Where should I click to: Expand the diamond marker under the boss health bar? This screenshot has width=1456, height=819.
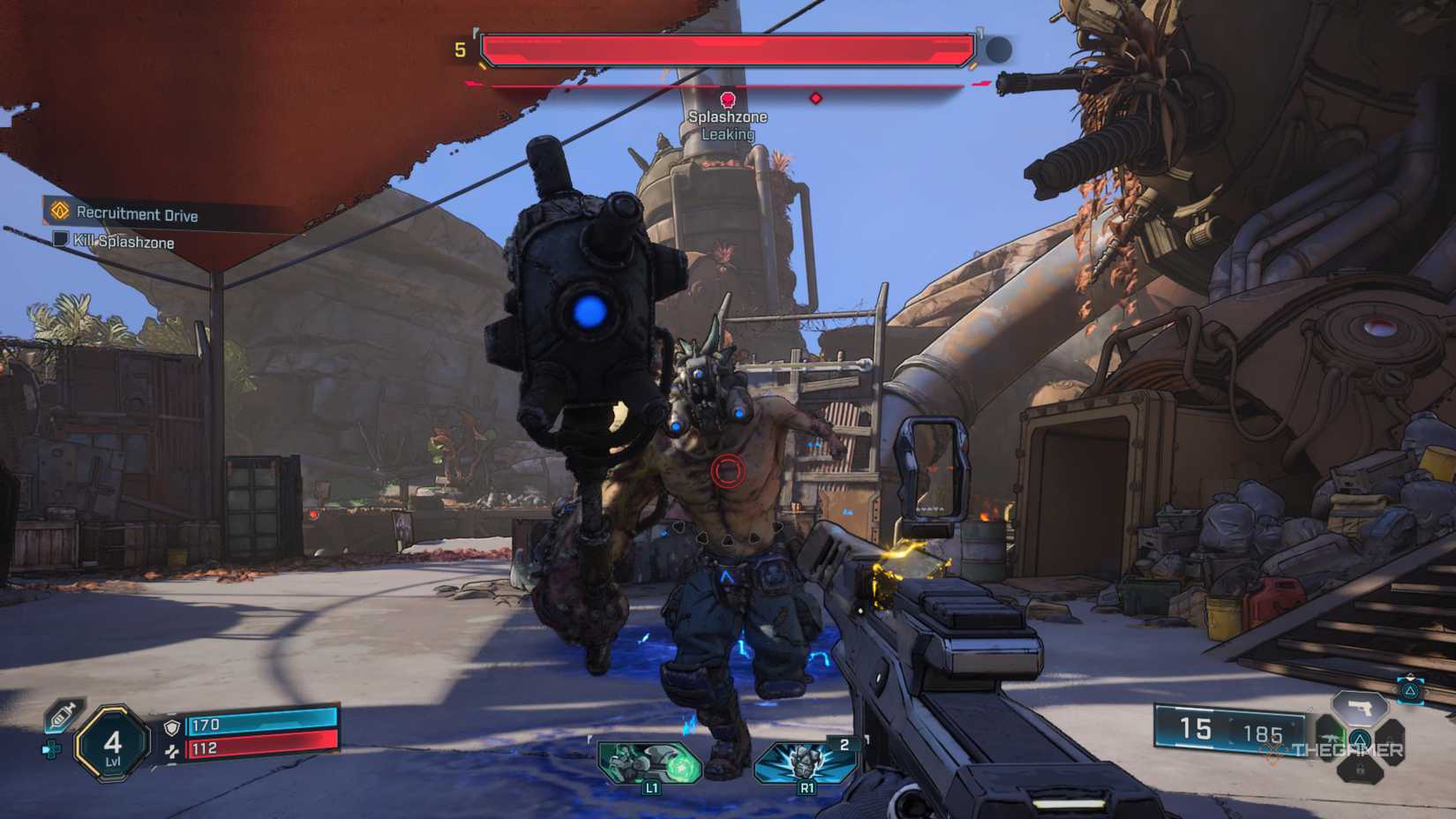tap(816, 97)
